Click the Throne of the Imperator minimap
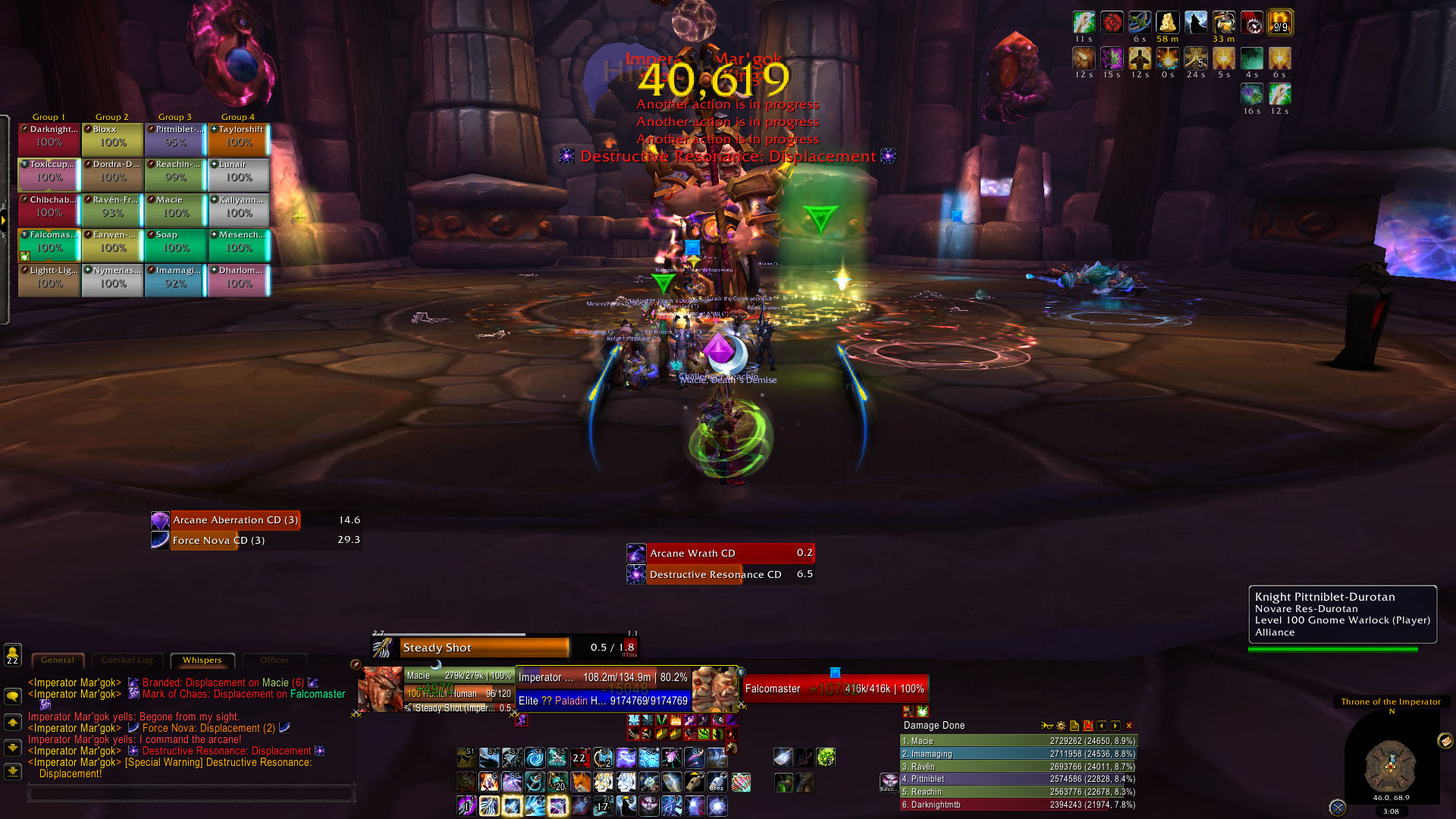This screenshot has width=1456, height=819. tap(1390, 766)
